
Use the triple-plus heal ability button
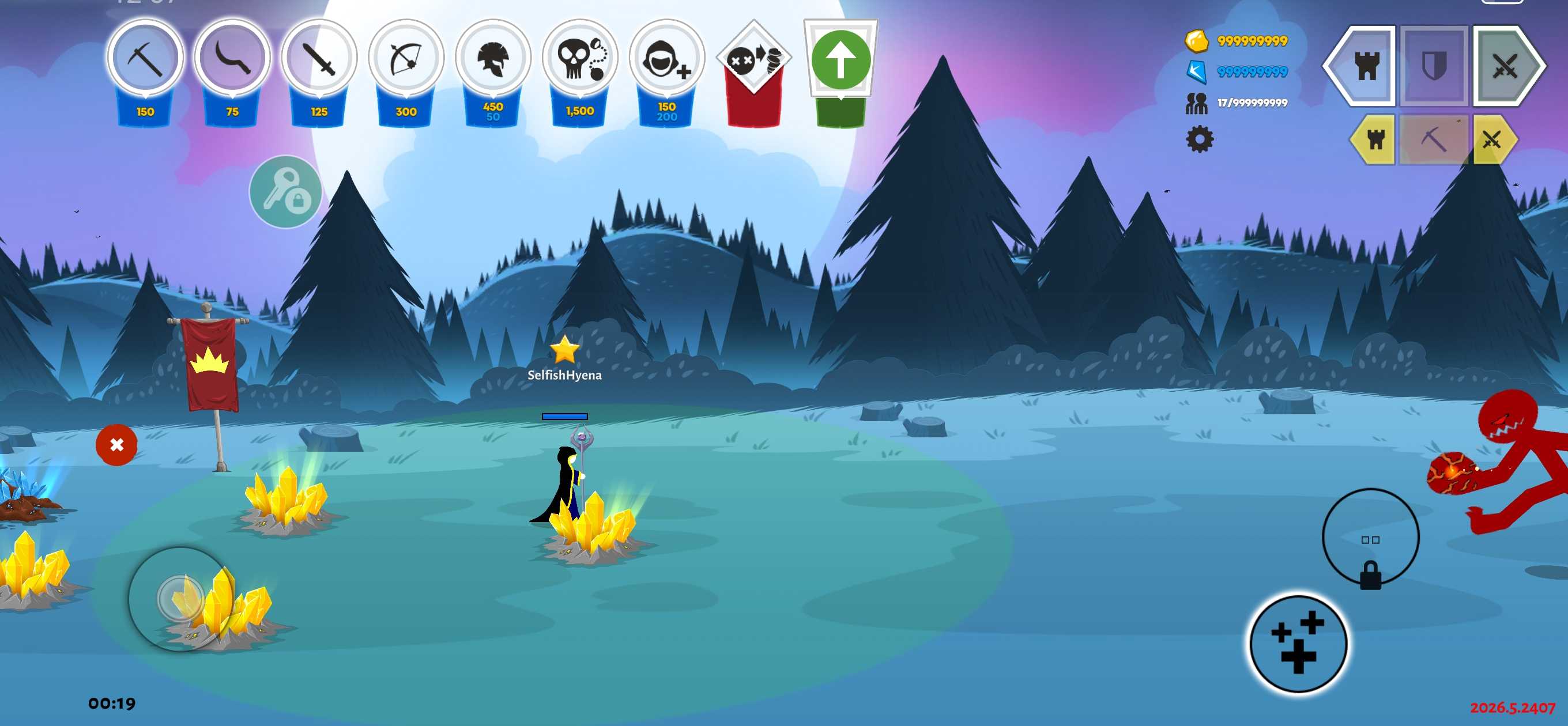coord(1297,642)
